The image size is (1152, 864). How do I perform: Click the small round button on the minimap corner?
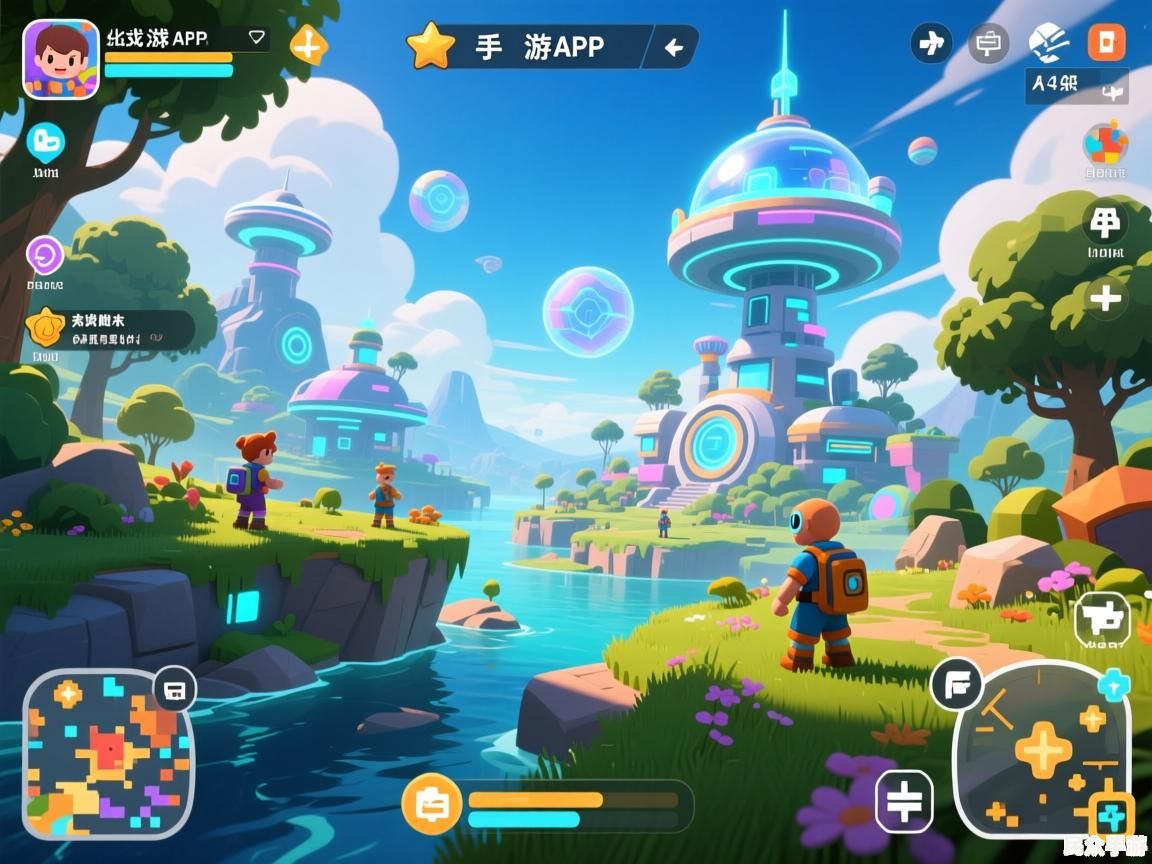pyautogui.click(x=175, y=688)
